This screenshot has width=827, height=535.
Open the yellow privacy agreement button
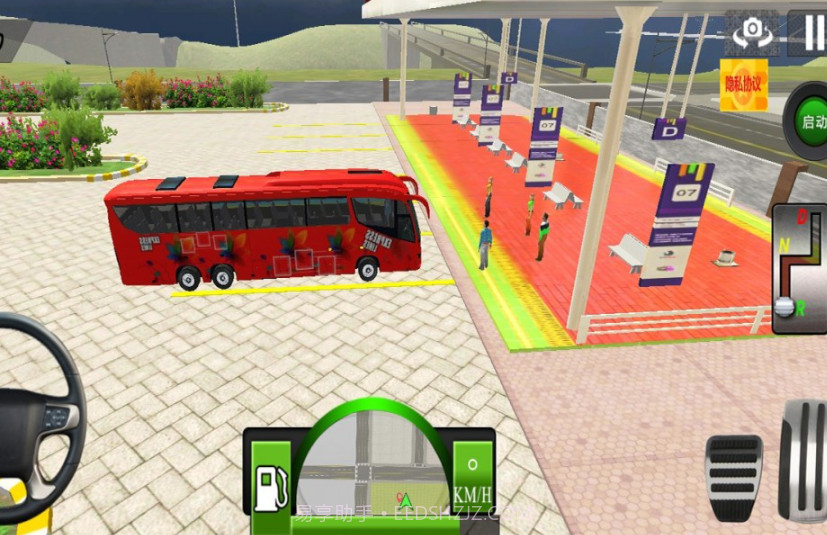point(743,84)
